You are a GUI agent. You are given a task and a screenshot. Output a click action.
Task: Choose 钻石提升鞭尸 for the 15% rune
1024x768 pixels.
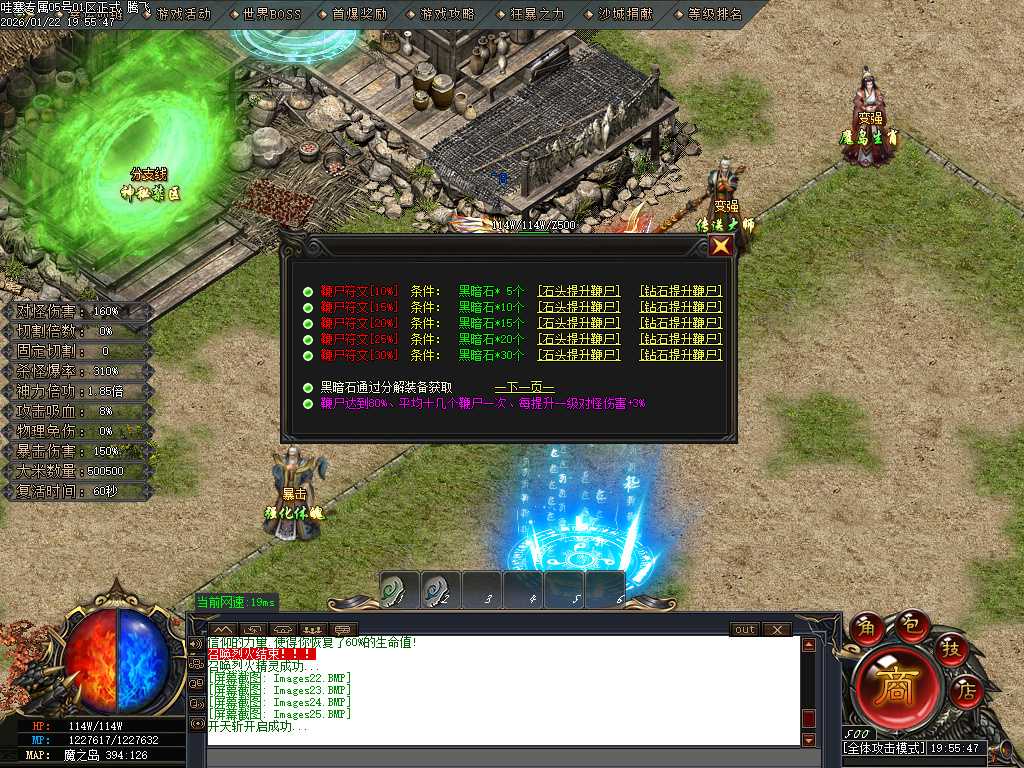[x=680, y=307]
